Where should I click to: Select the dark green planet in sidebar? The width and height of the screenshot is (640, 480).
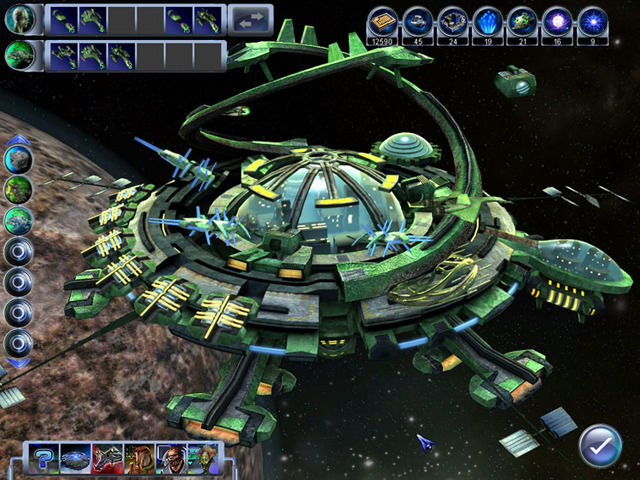click(x=19, y=189)
